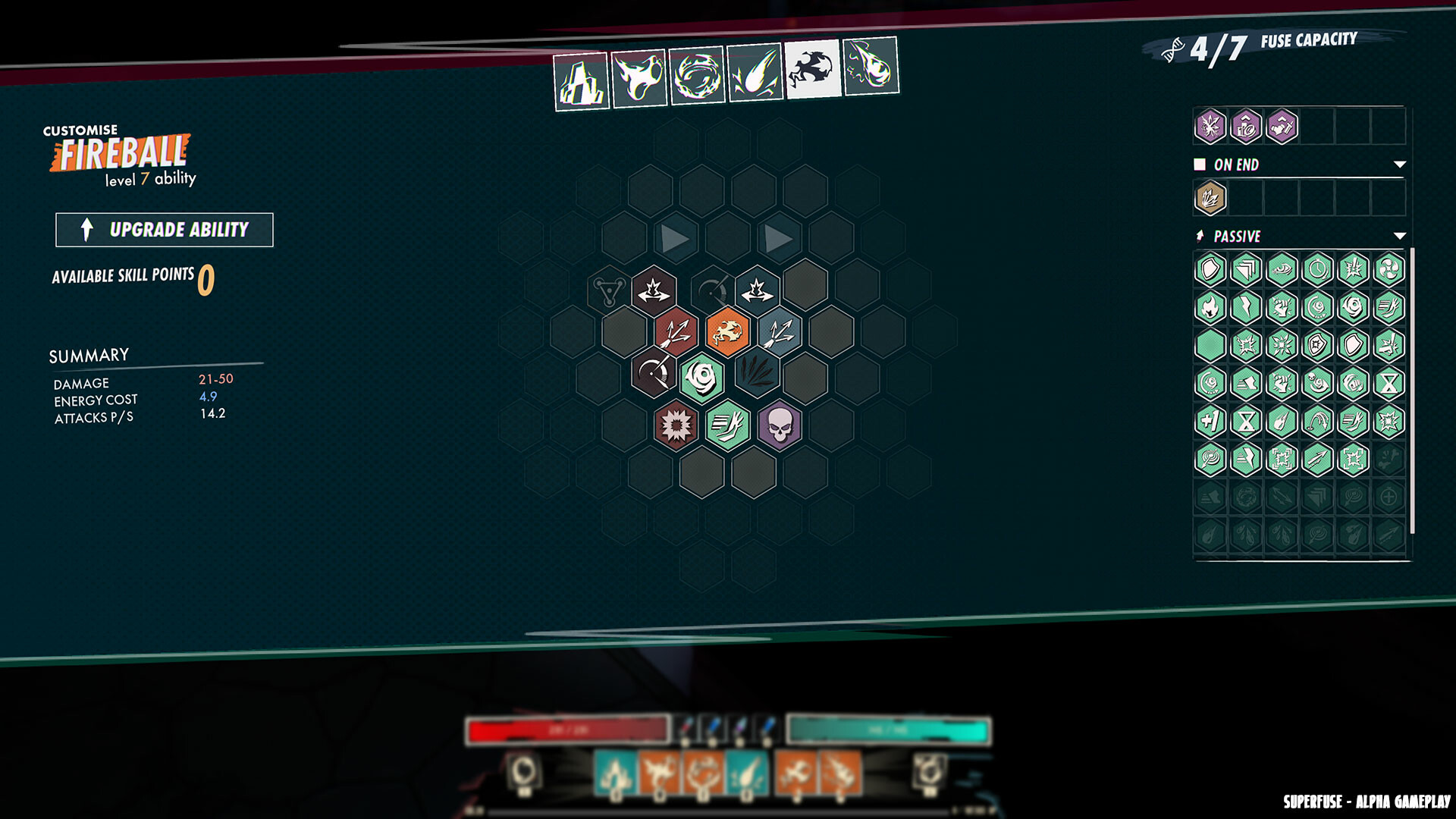Collapse the ON END section

click(1399, 163)
